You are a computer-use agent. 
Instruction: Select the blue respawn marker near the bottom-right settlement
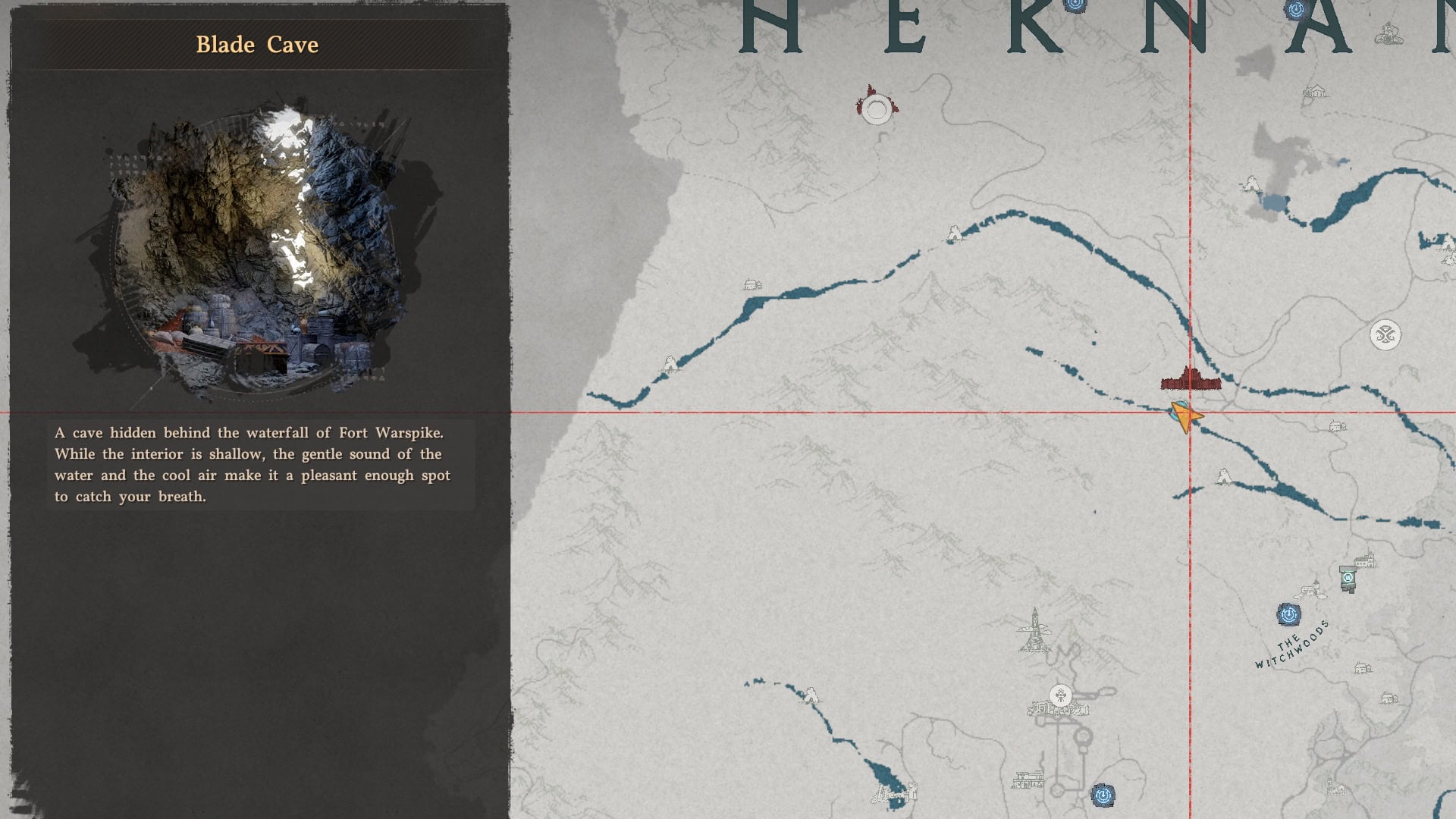click(1103, 794)
